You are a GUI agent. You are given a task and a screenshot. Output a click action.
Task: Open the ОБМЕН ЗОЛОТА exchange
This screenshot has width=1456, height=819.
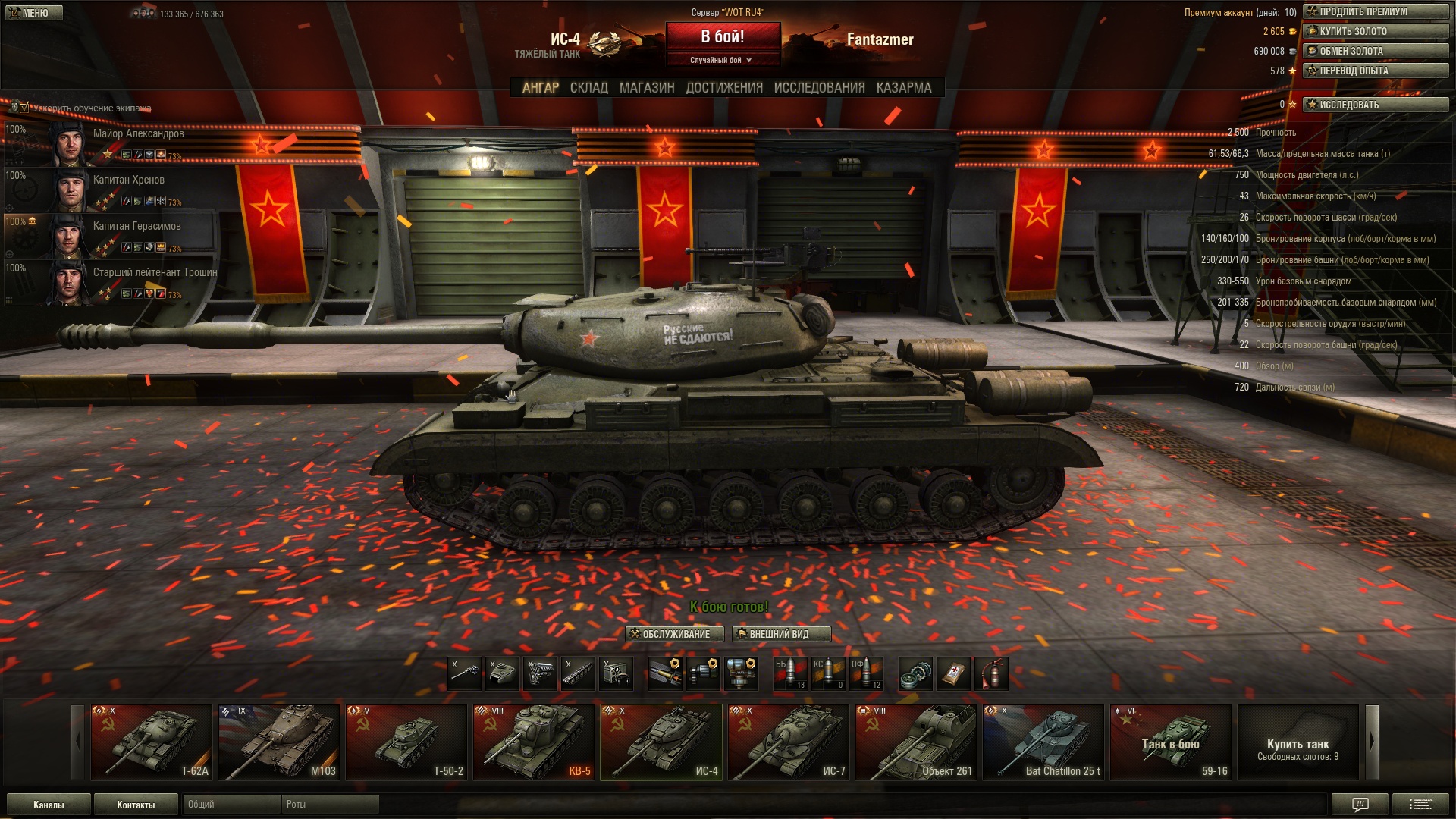tap(1376, 52)
